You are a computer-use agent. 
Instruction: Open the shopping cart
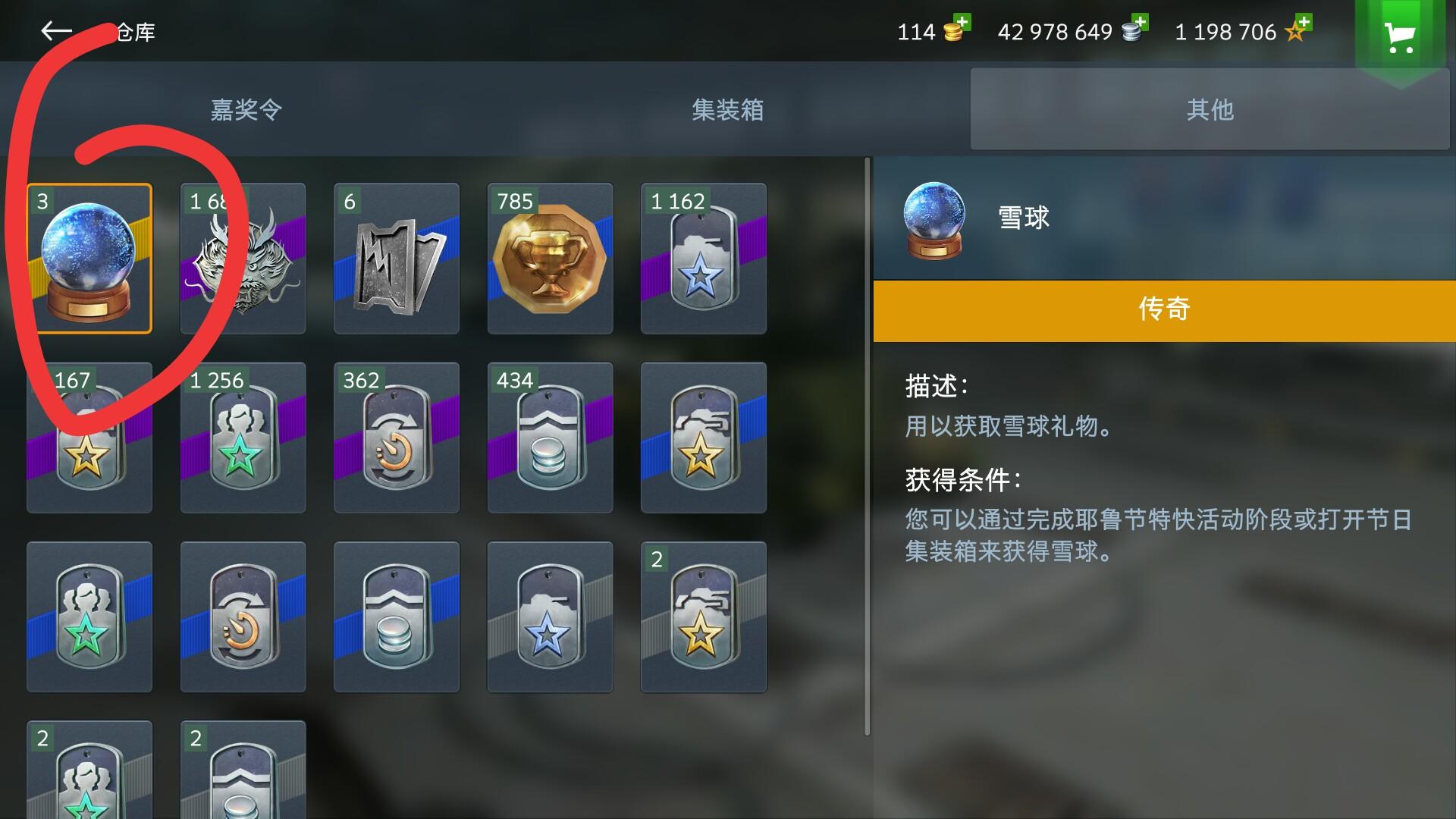(x=1399, y=32)
